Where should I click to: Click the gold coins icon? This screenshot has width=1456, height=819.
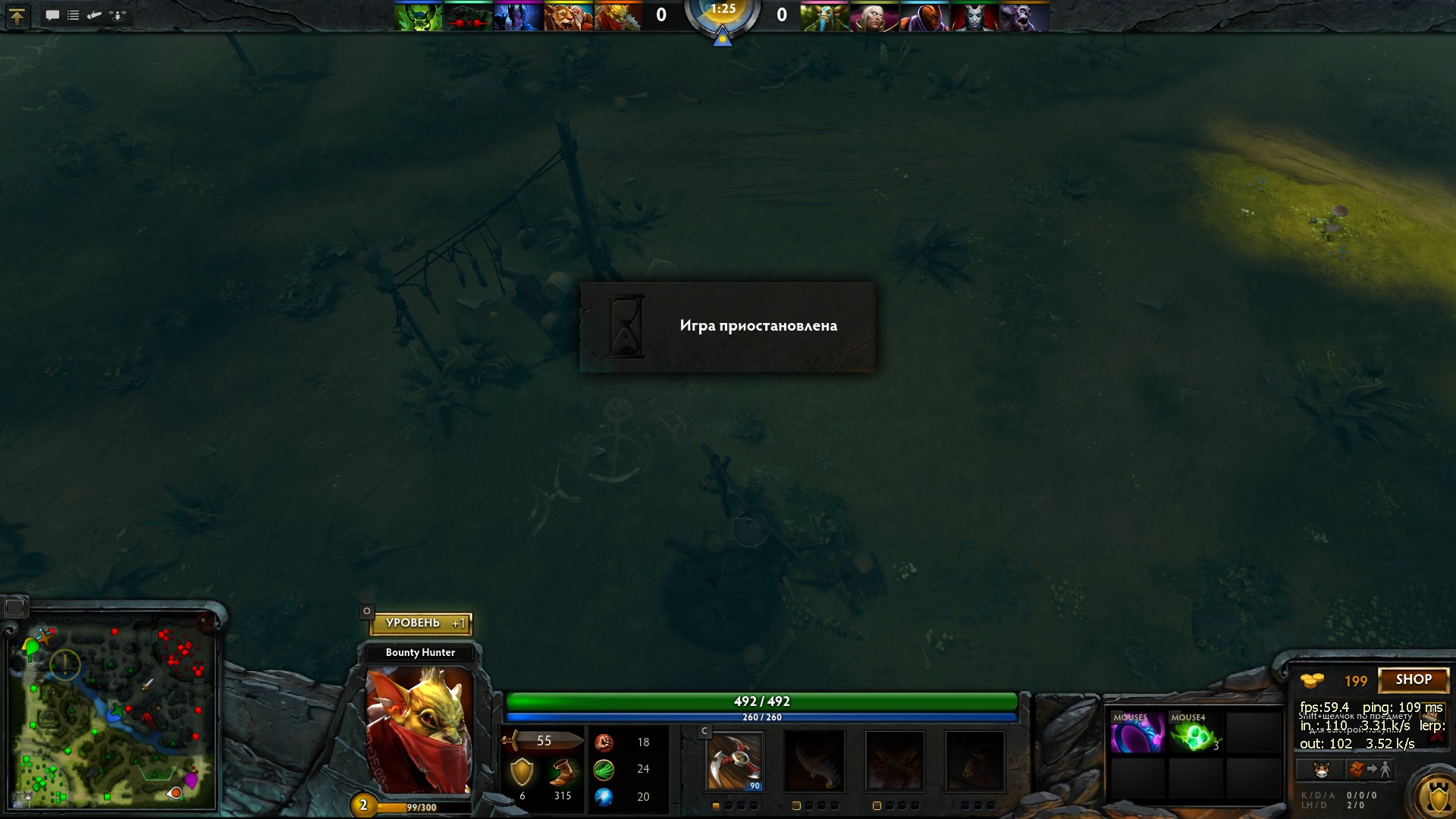(x=1312, y=680)
